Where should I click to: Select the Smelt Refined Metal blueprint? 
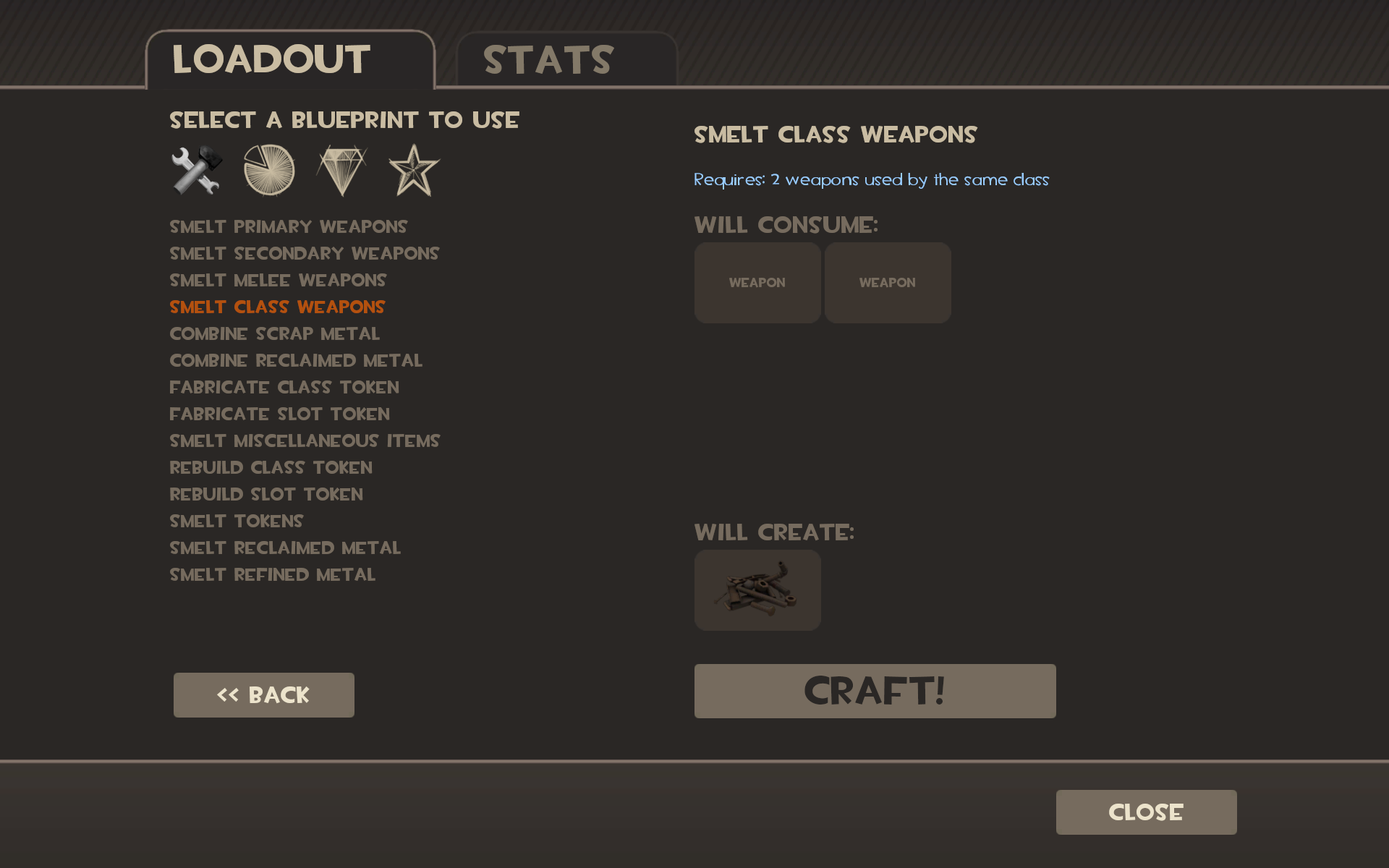point(272,574)
